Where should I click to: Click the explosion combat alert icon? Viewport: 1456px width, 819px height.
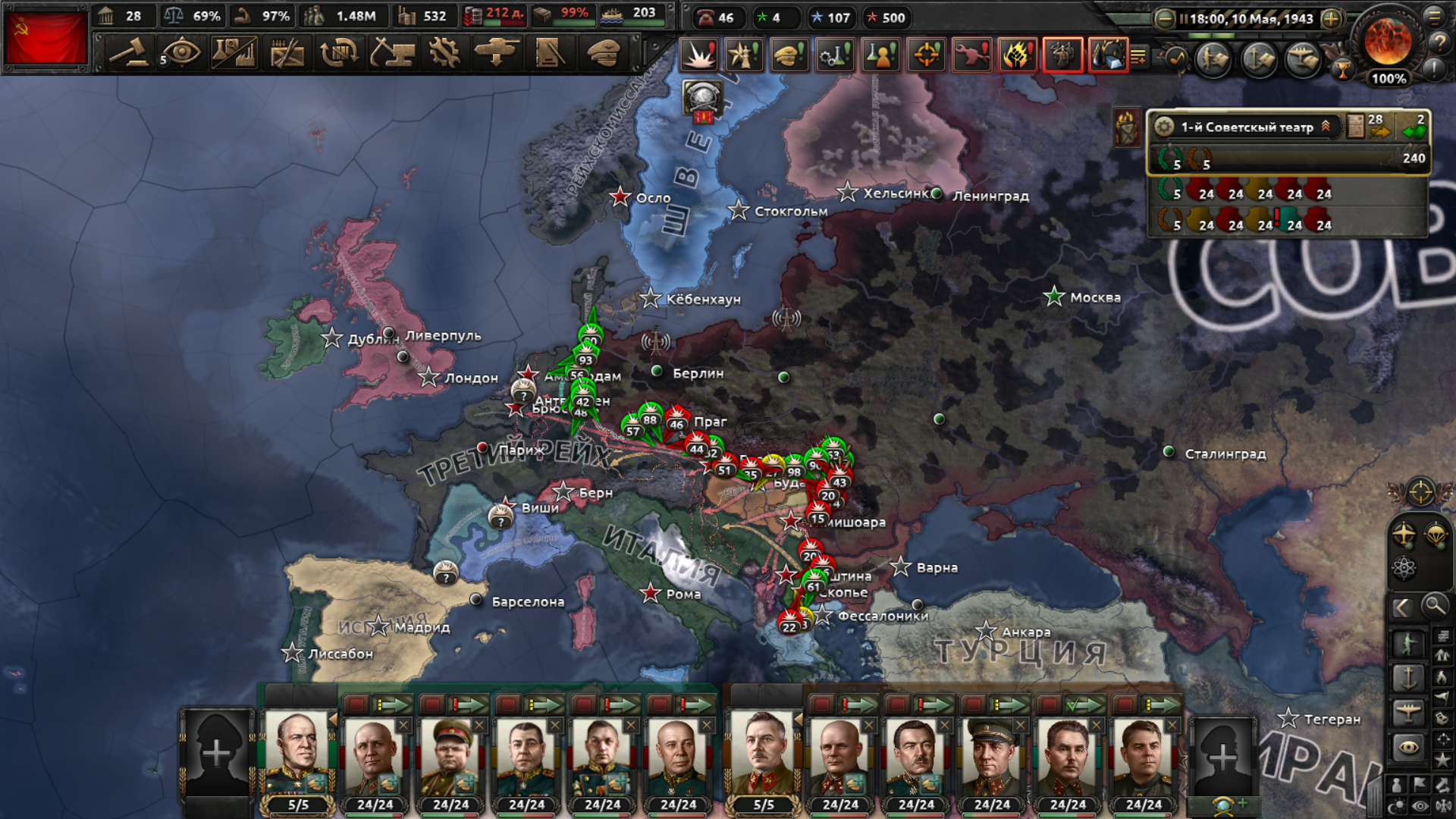(x=698, y=55)
